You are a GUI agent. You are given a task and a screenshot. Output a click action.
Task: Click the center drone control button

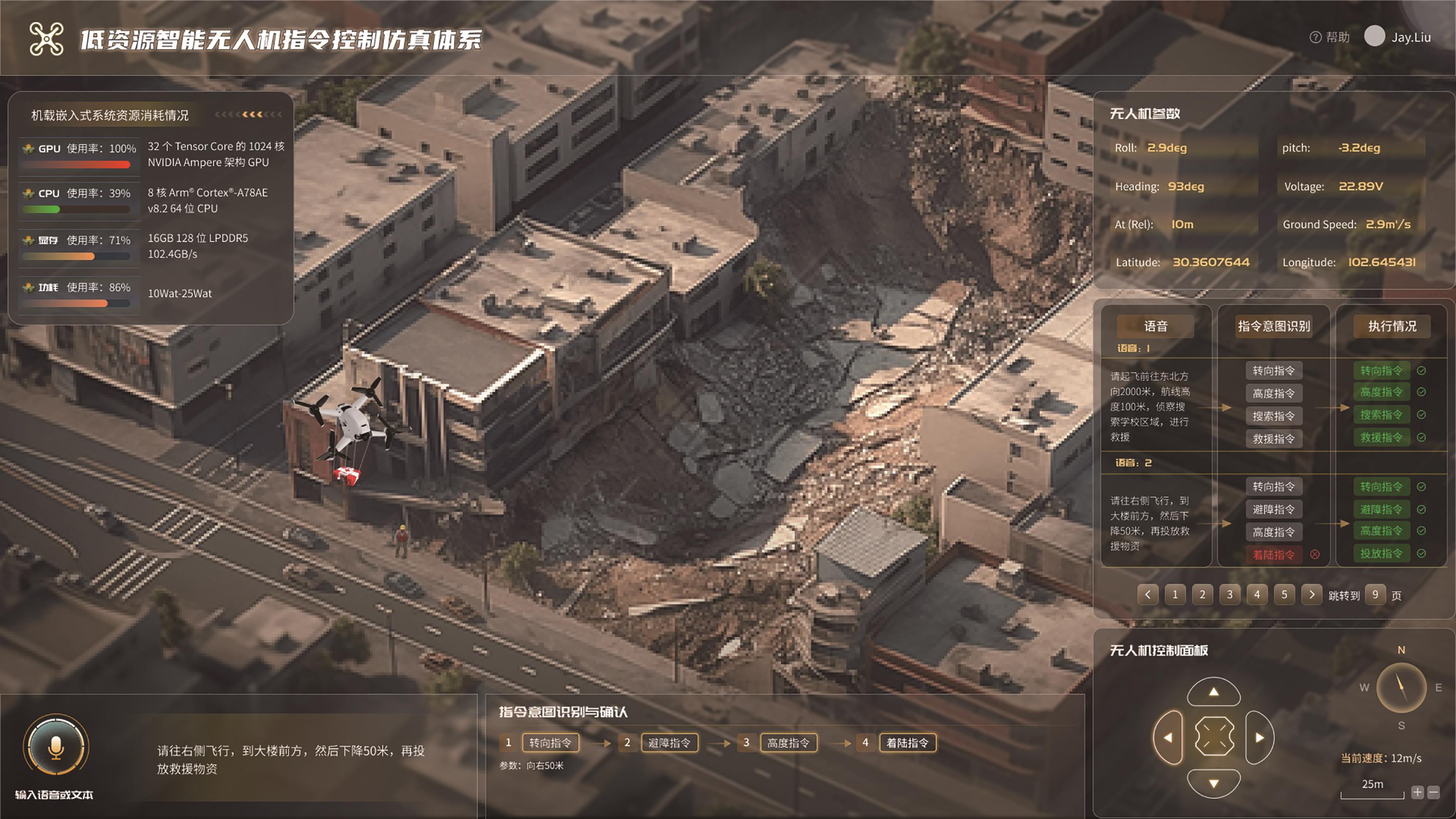click(1214, 736)
